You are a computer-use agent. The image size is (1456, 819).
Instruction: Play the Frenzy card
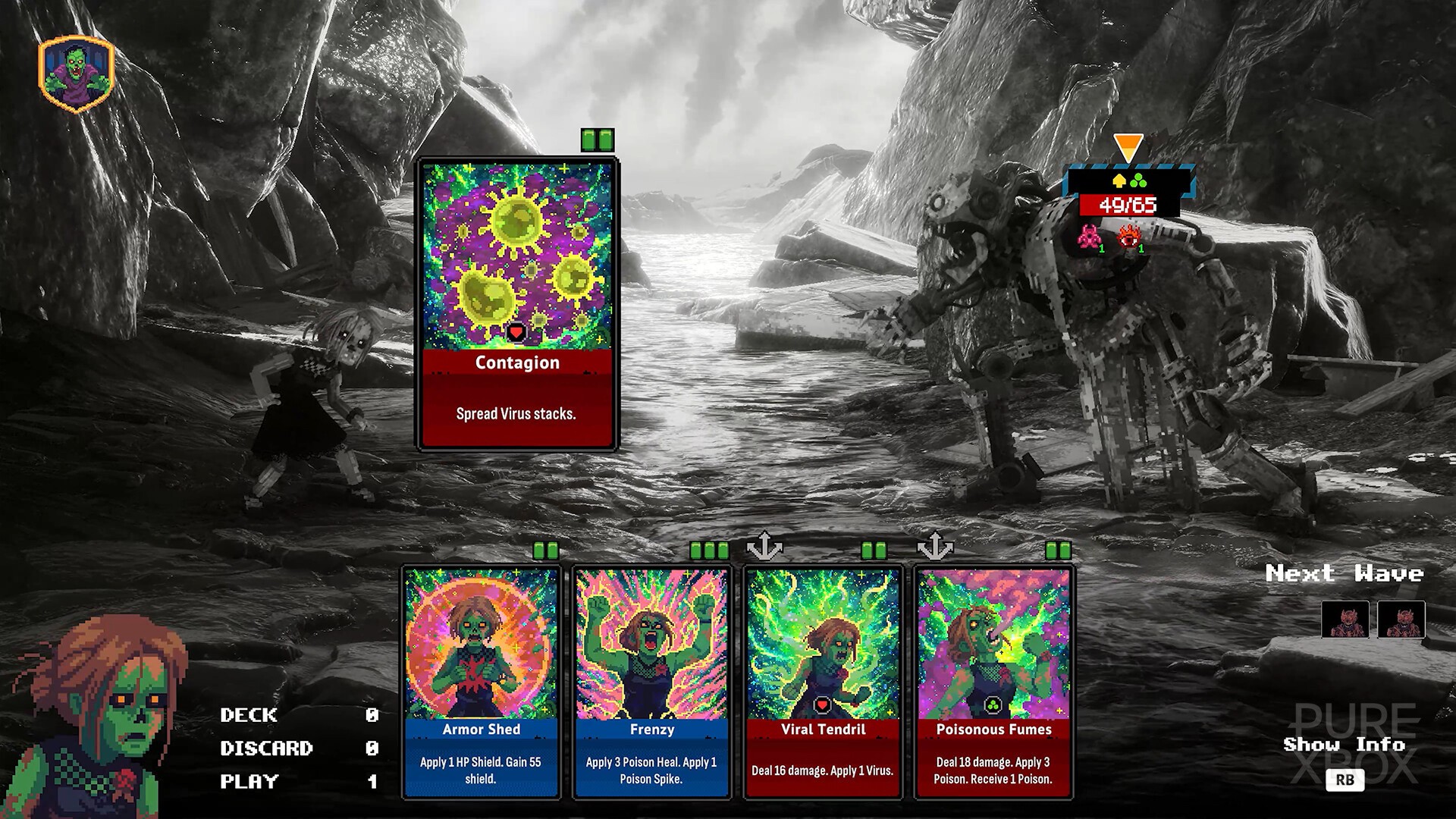coord(651,681)
